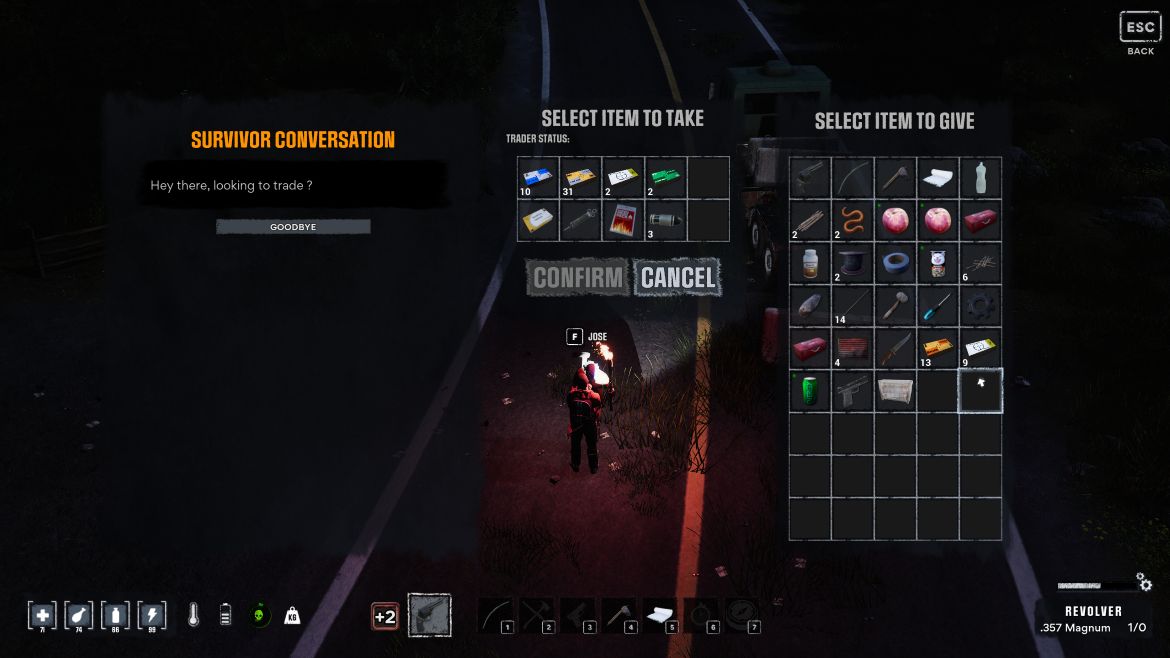Click the ESC Back button
The image size is (1170, 658).
(1140, 32)
